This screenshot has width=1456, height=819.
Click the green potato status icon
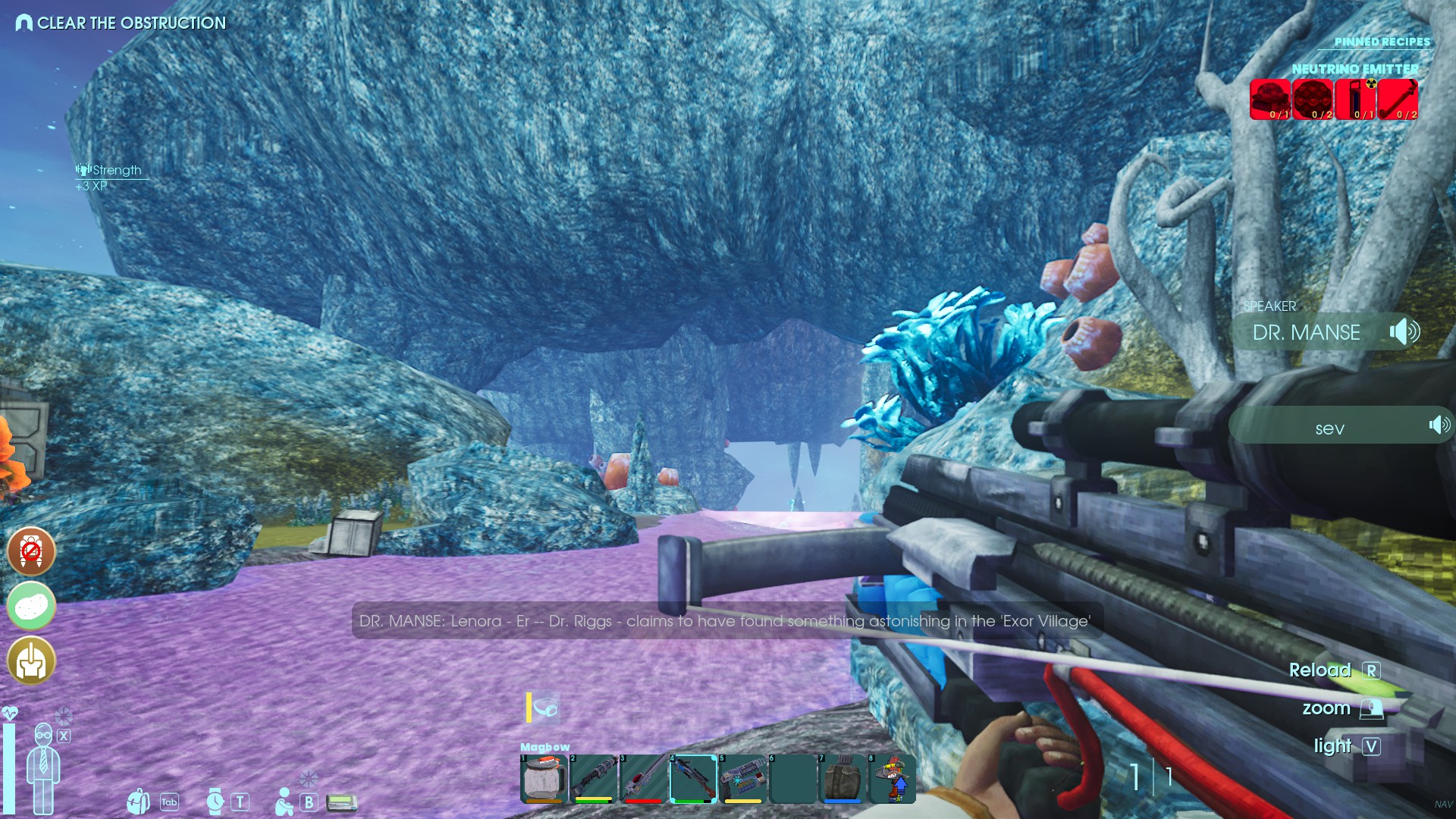tap(31, 606)
